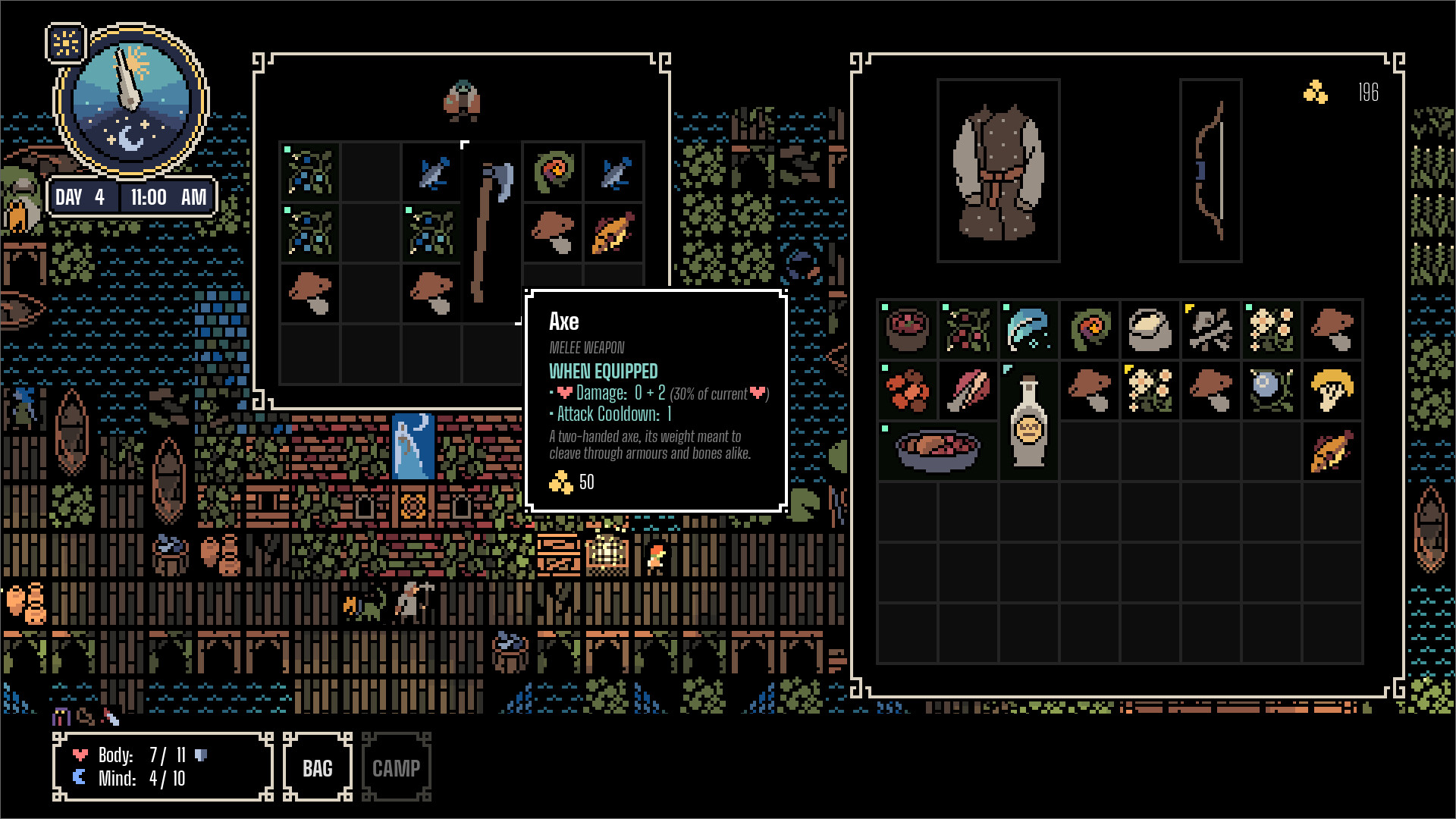Image resolution: width=1456 pixels, height=819 pixels.
Task: Click the gold total counter showing 196
Action: [x=1368, y=93]
